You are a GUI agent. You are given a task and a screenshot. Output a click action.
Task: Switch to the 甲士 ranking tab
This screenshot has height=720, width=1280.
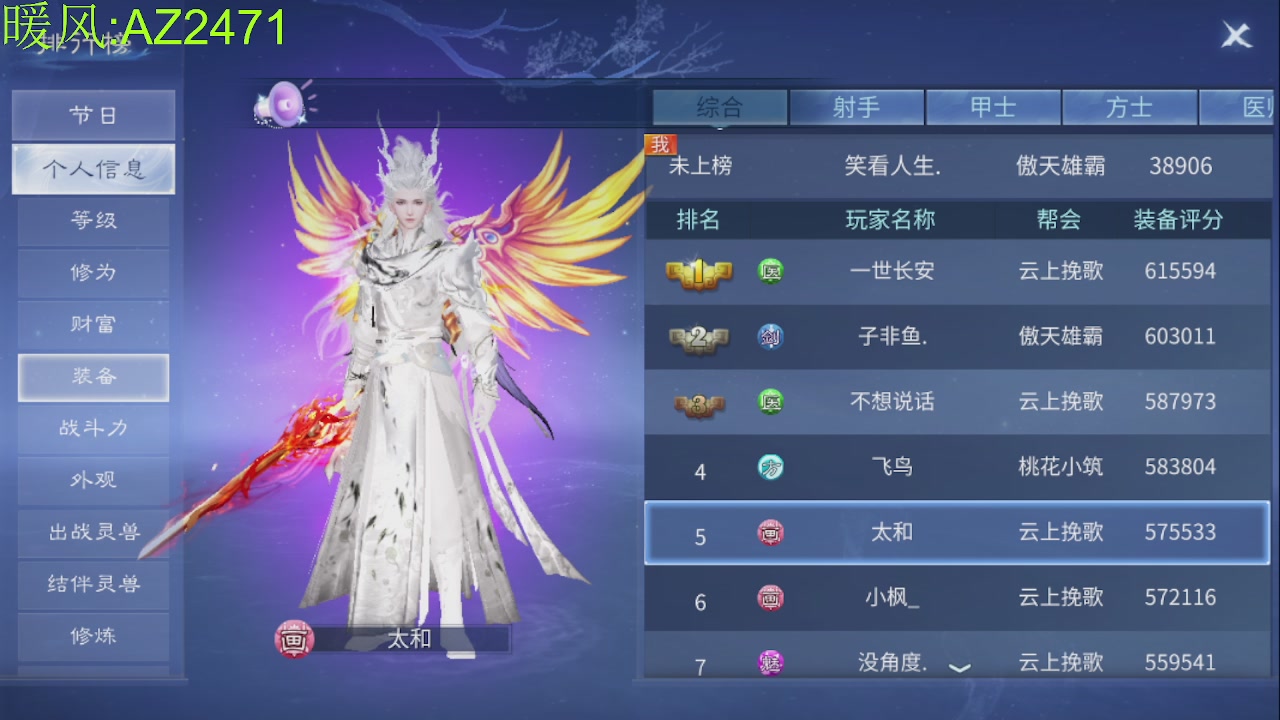pos(994,107)
